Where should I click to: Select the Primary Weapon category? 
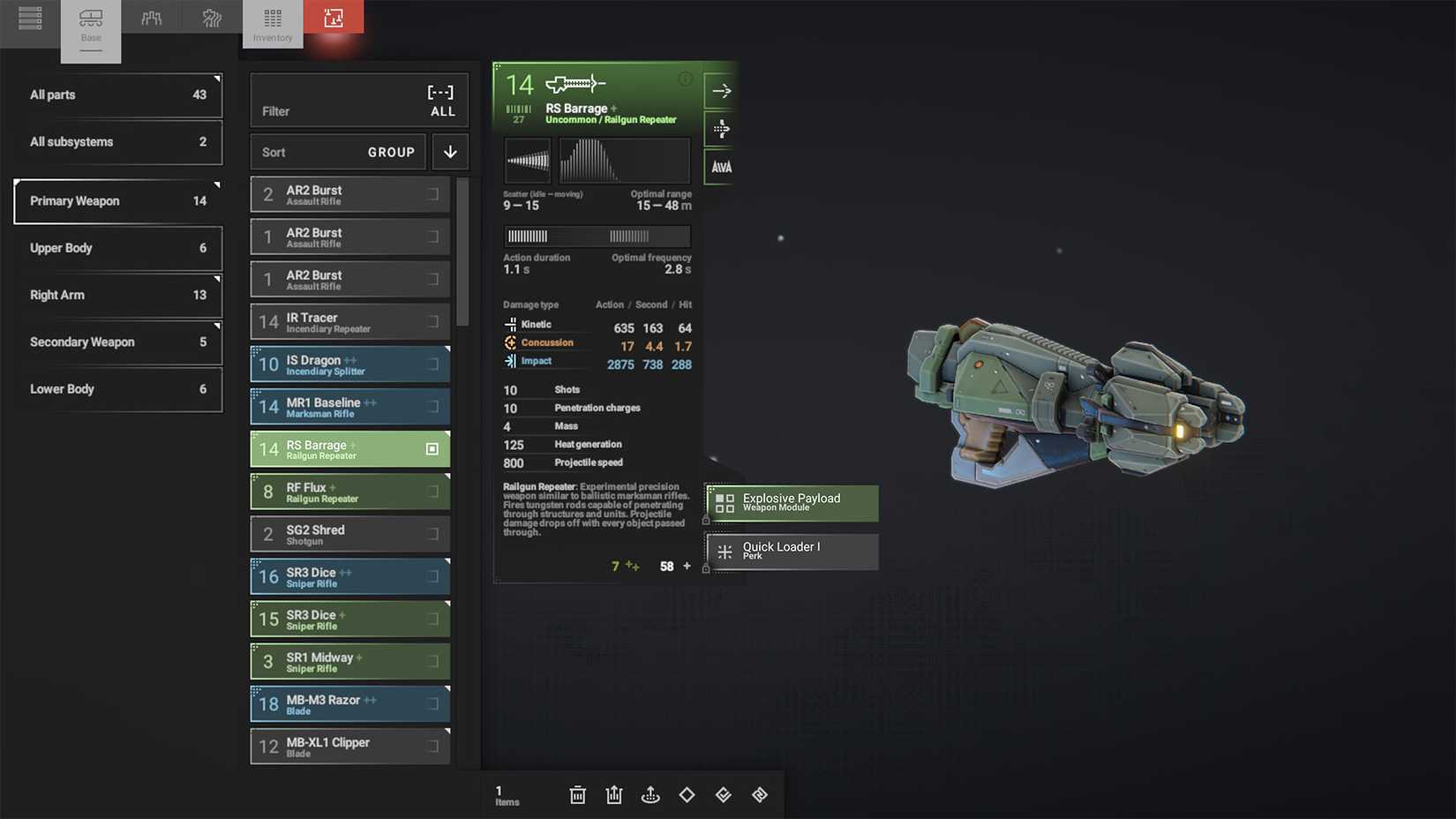(x=117, y=200)
